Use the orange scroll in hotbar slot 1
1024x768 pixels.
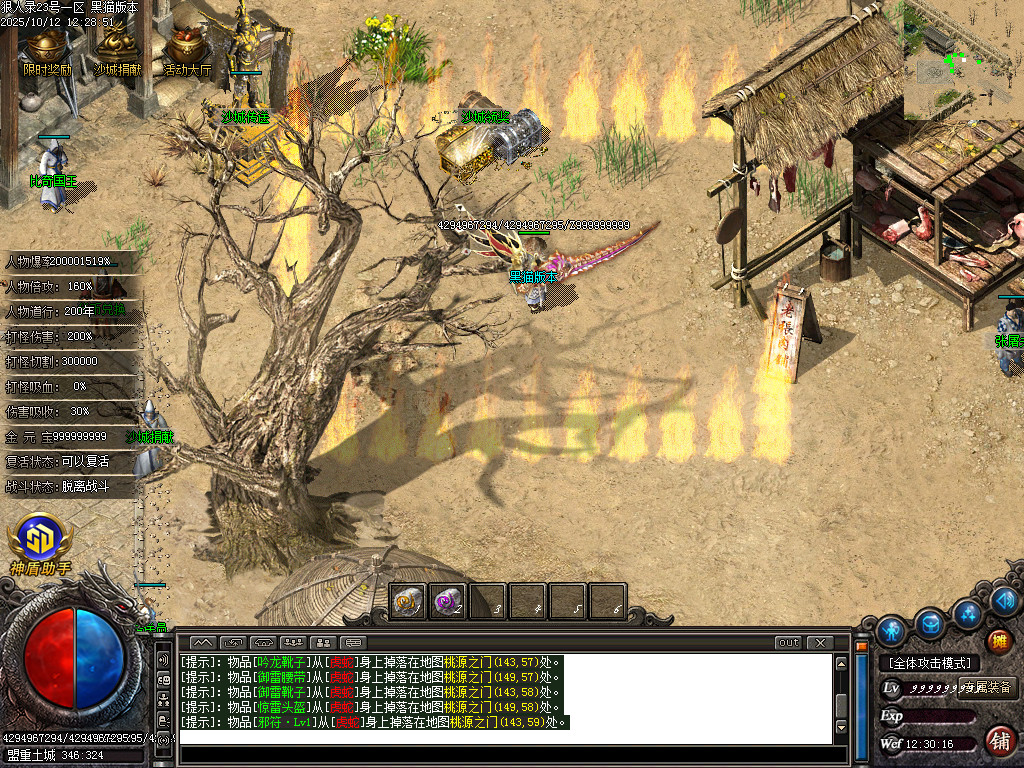pyautogui.click(x=408, y=602)
